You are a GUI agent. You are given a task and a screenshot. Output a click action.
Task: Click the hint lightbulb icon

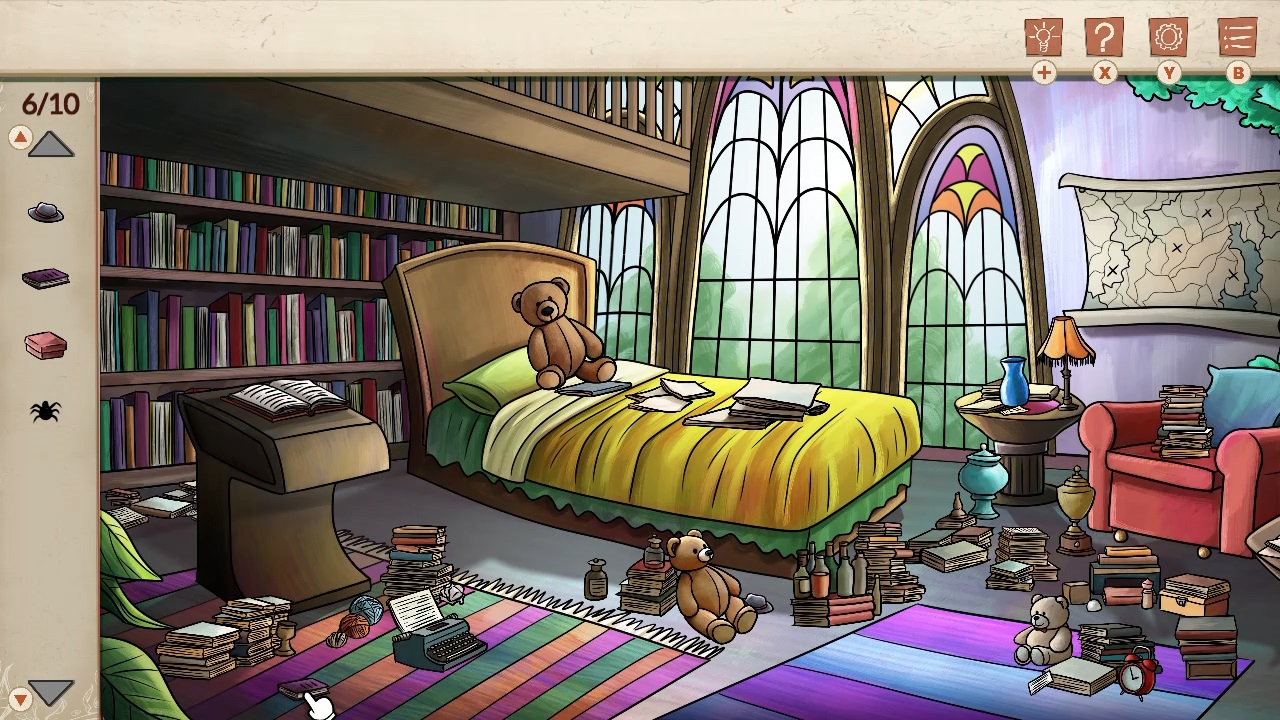tap(1043, 37)
